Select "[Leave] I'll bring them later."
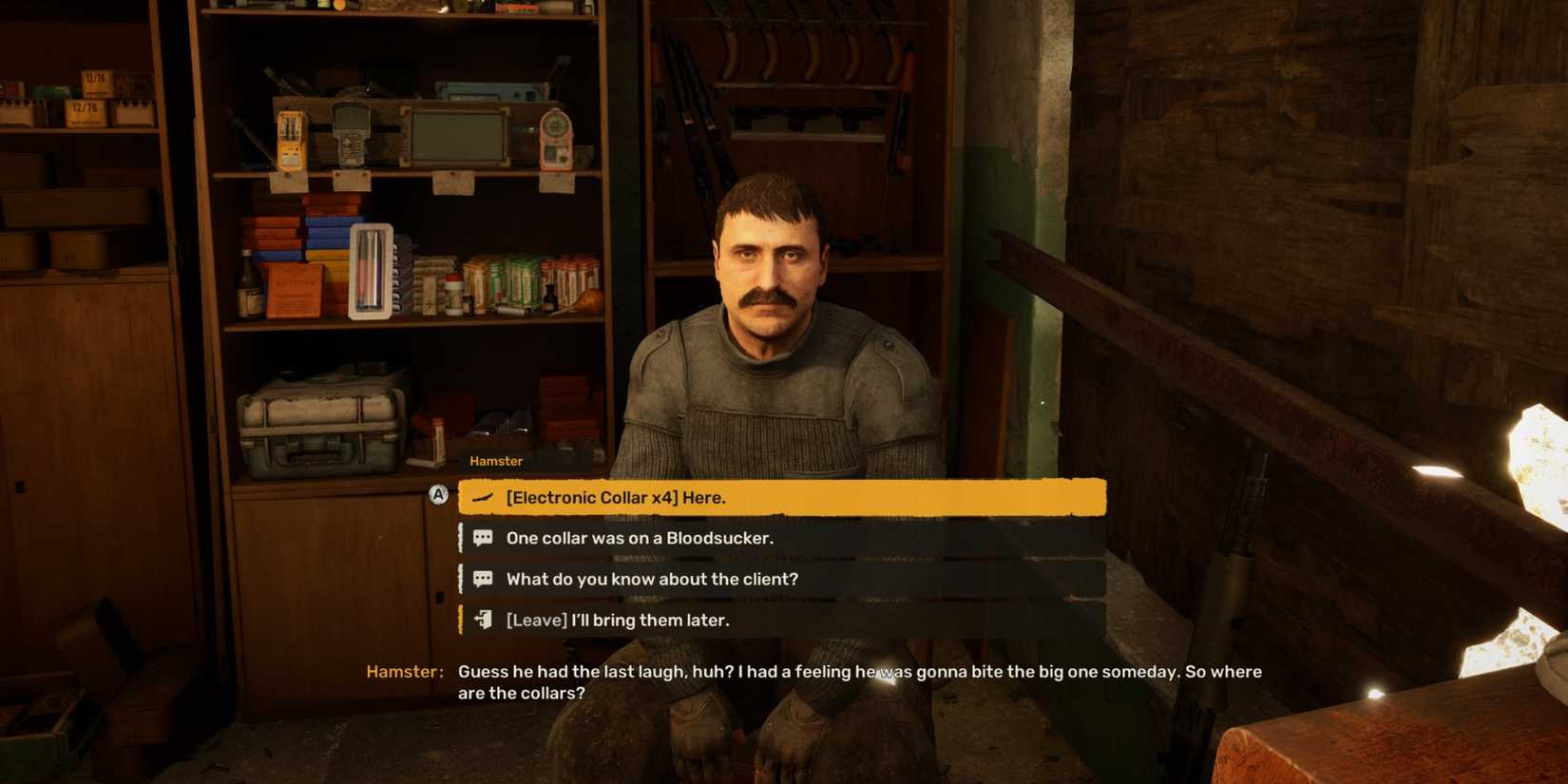The image size is (1568, 784). point(618,620)
